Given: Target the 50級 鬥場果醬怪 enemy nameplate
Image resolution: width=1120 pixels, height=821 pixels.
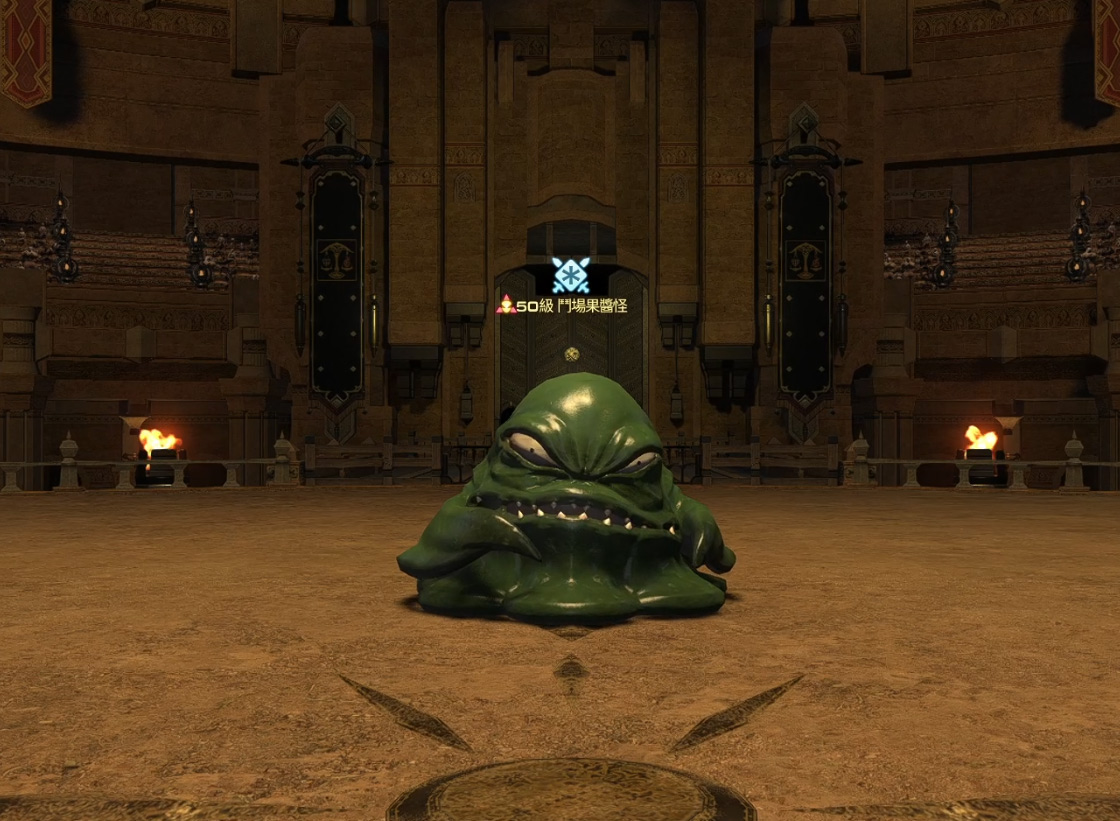Looking at the screenshot, I should (563, 305).
